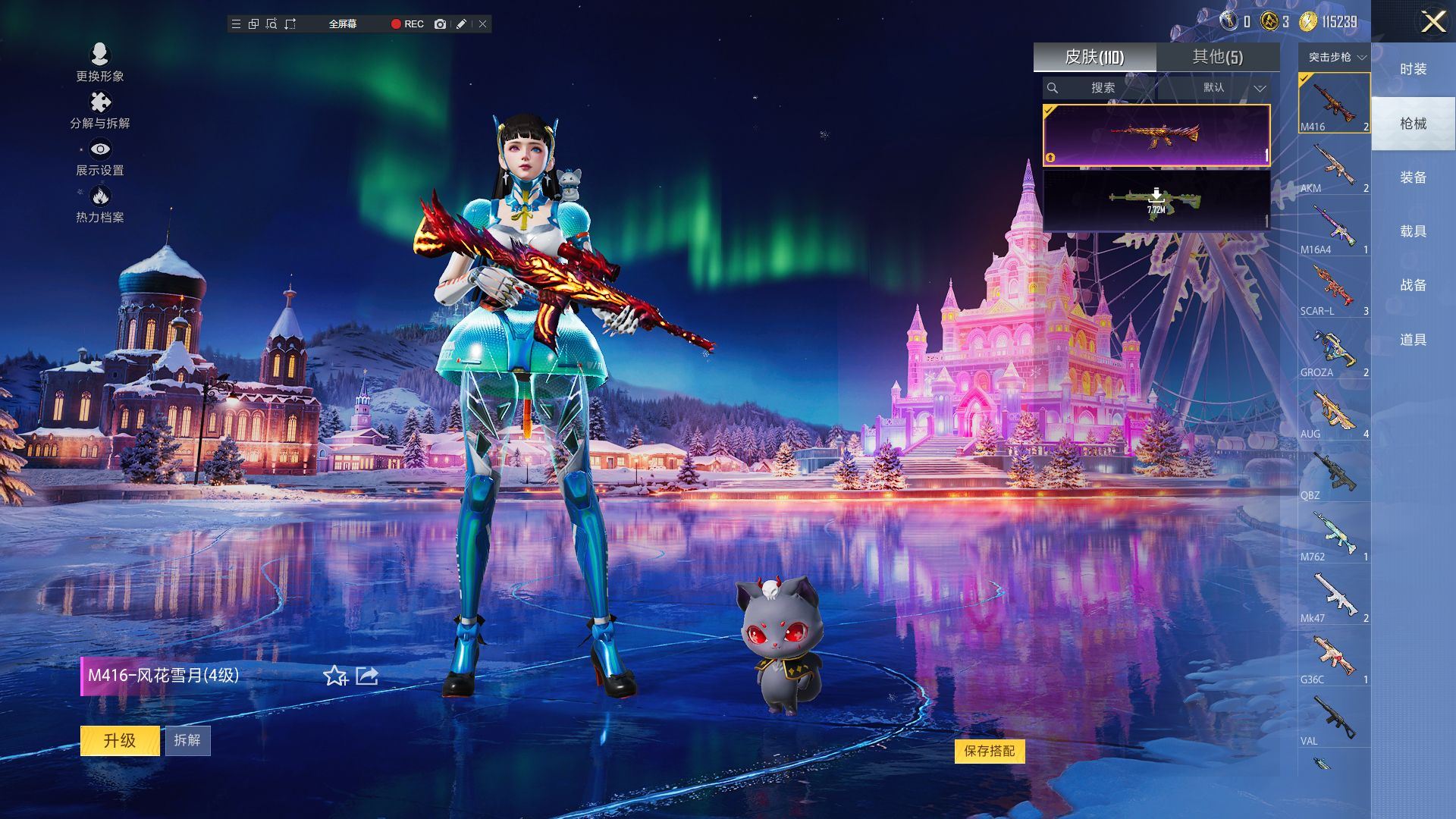1456x819 pixels.
Task: Open 展示设置 display settings
Action: [x=100, y=157]
